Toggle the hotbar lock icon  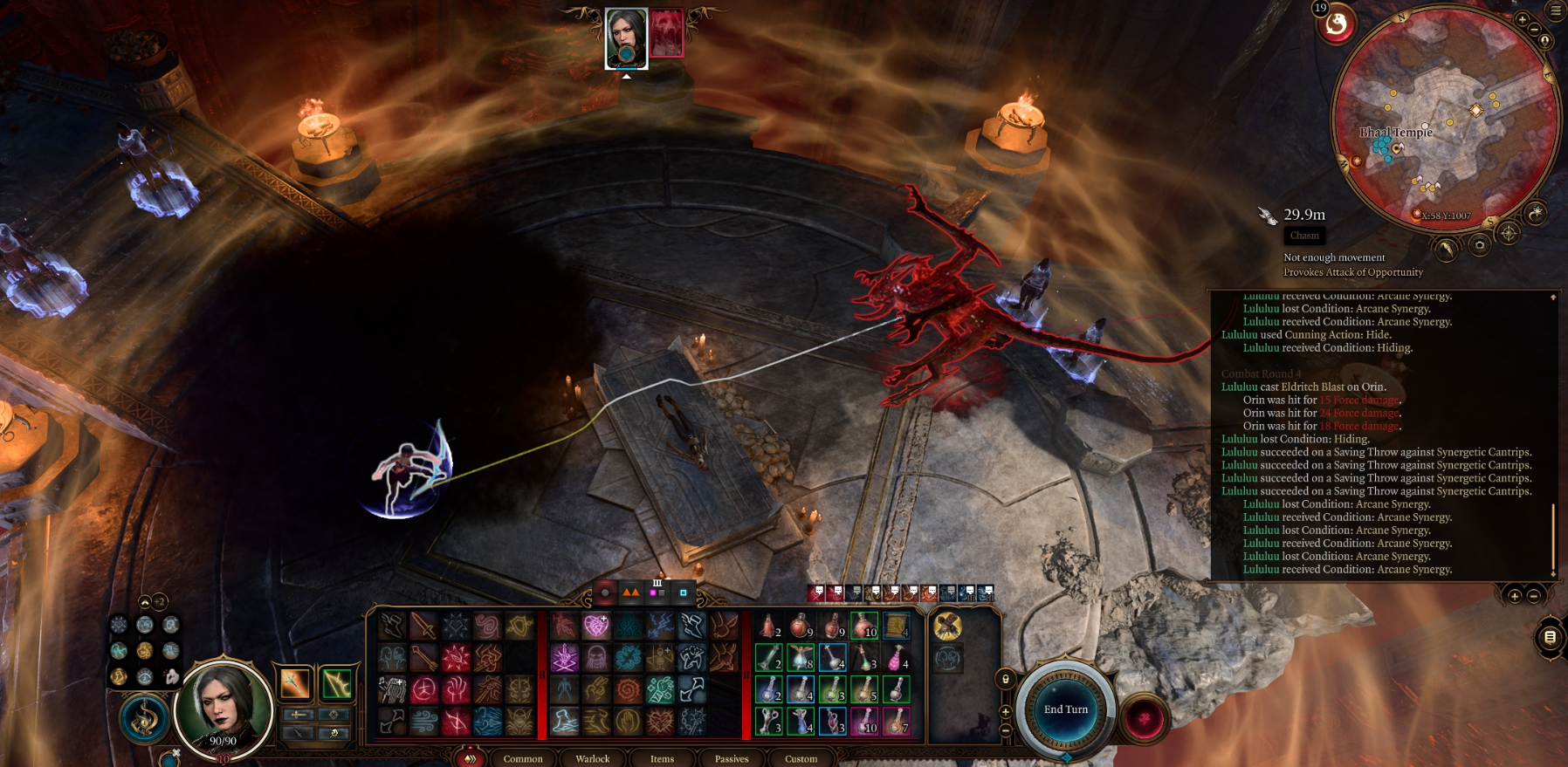[1006, 679]
